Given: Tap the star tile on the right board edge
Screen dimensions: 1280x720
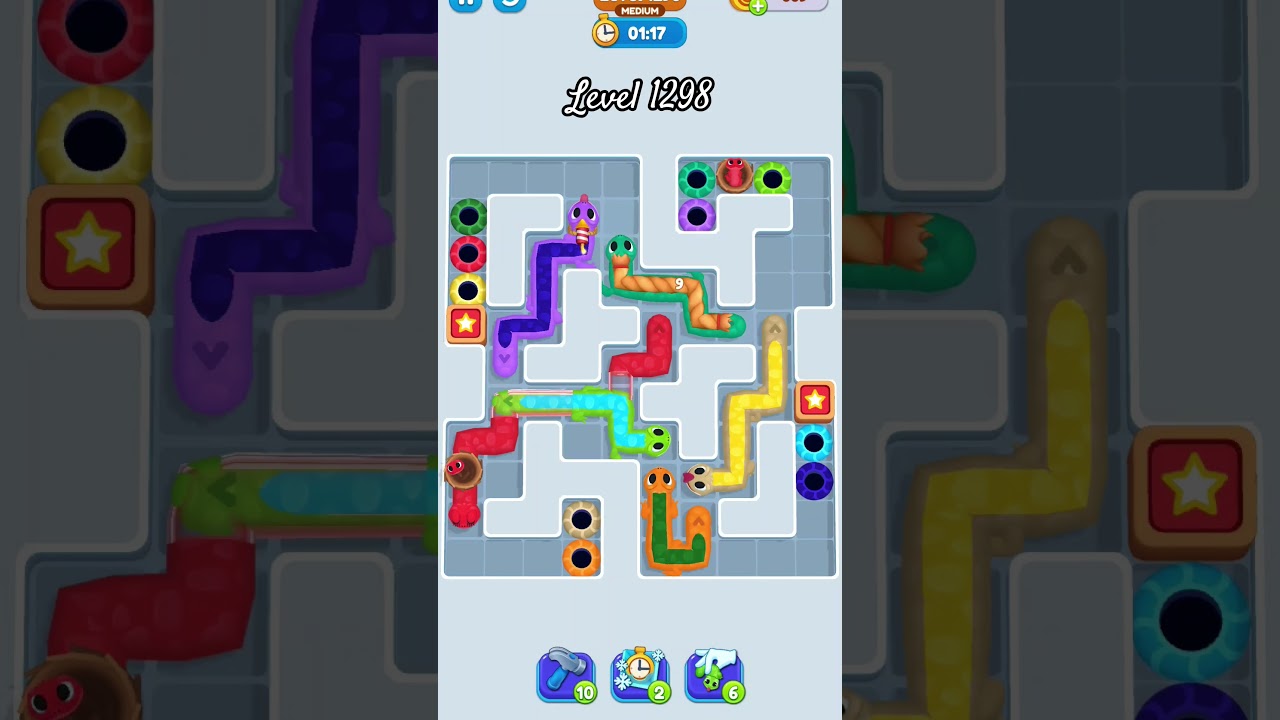Looking at the screenshot, I should click(816, 401).
